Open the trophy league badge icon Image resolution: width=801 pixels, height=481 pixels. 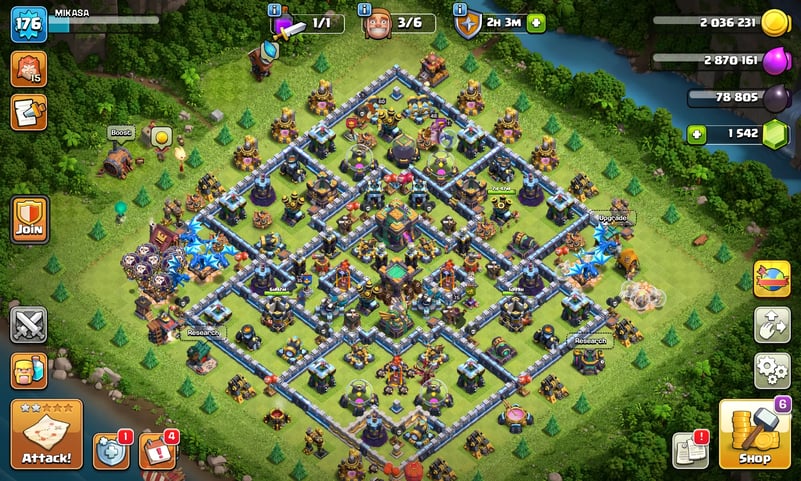click(x=28, y=69)
